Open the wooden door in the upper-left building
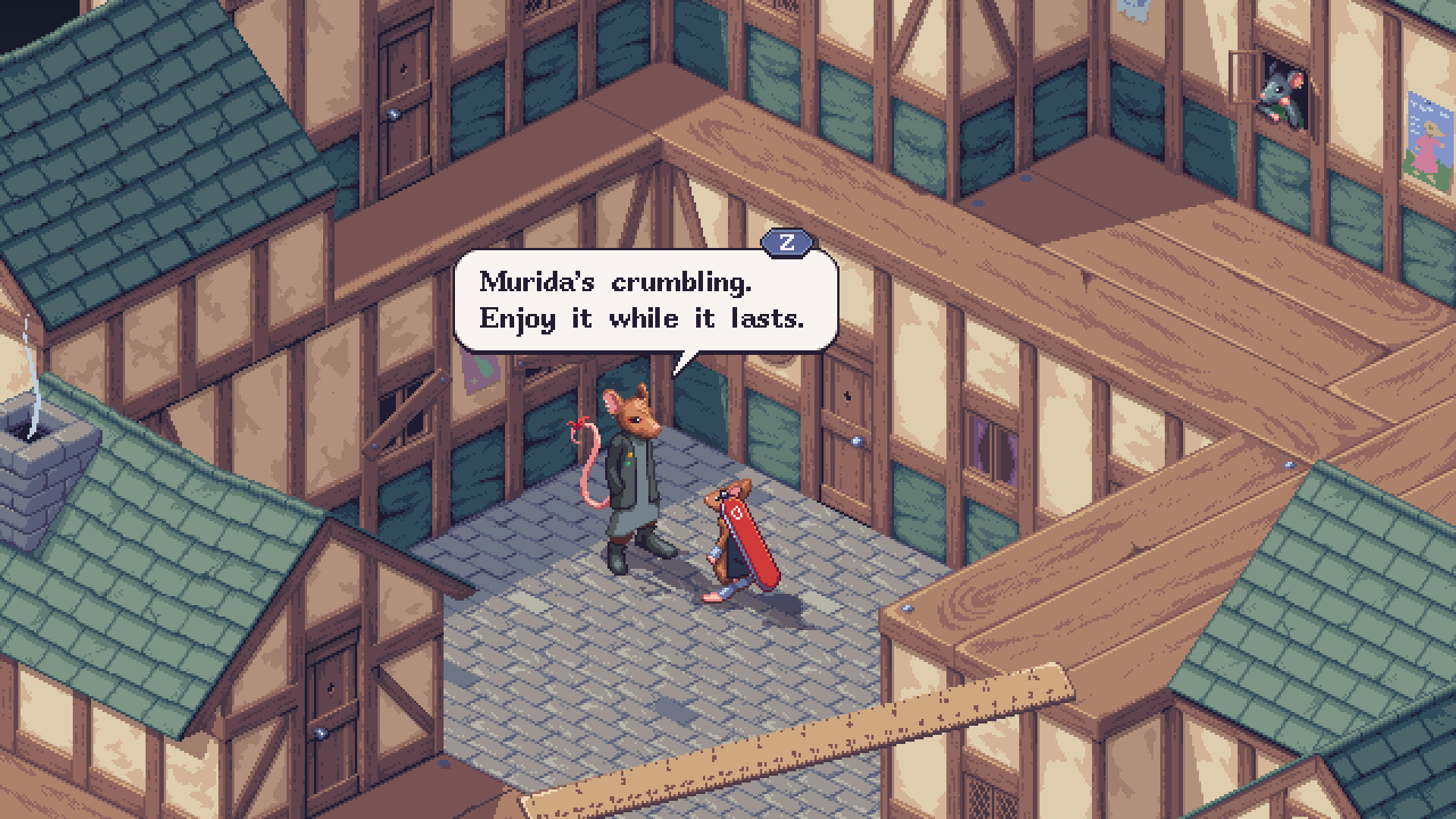Screen dimensions: 1456x819 [x=406, y=72]
